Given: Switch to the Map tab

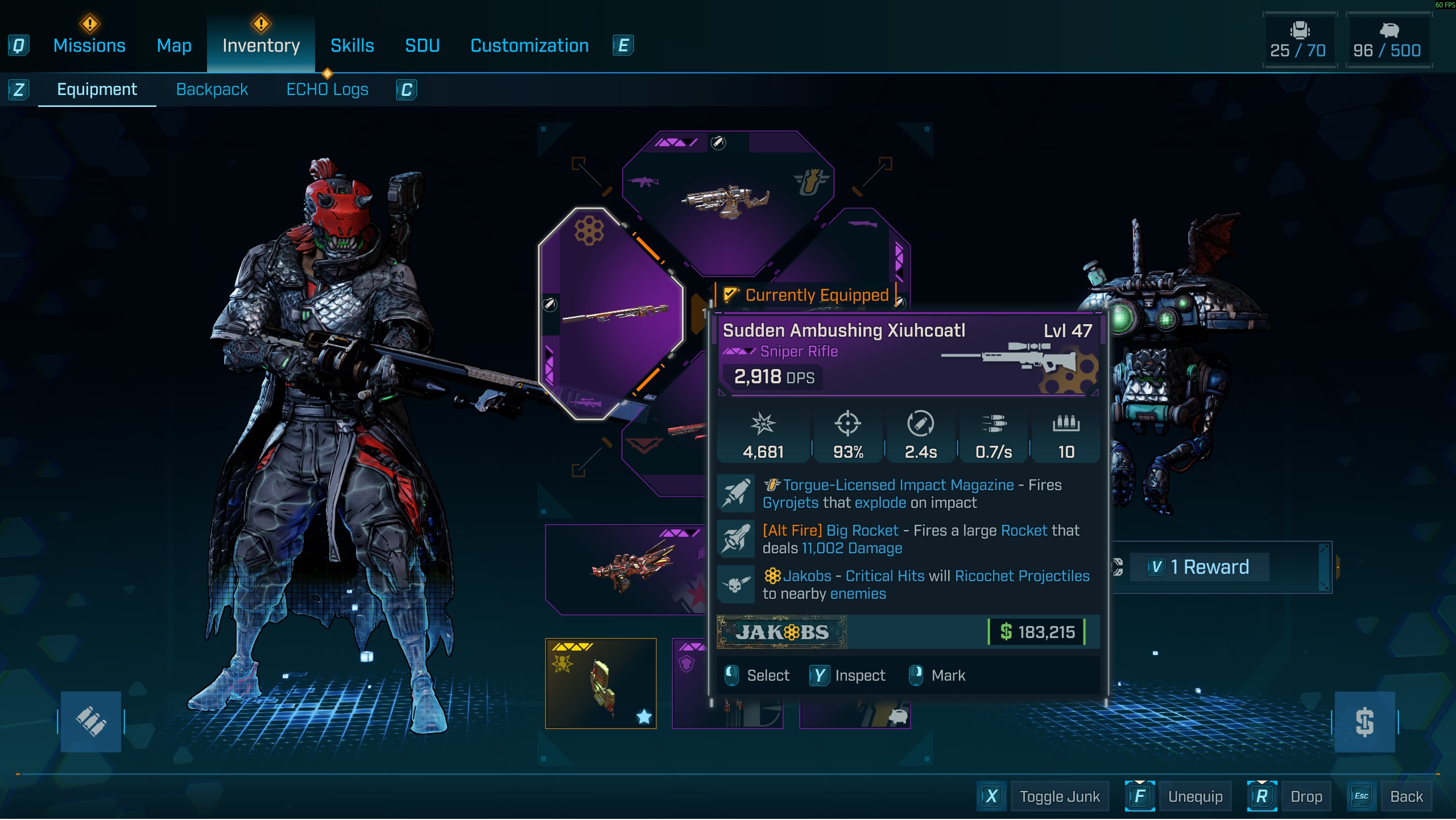Looking at the screenshot, I should pyautogui.click(x=174, y=45).
